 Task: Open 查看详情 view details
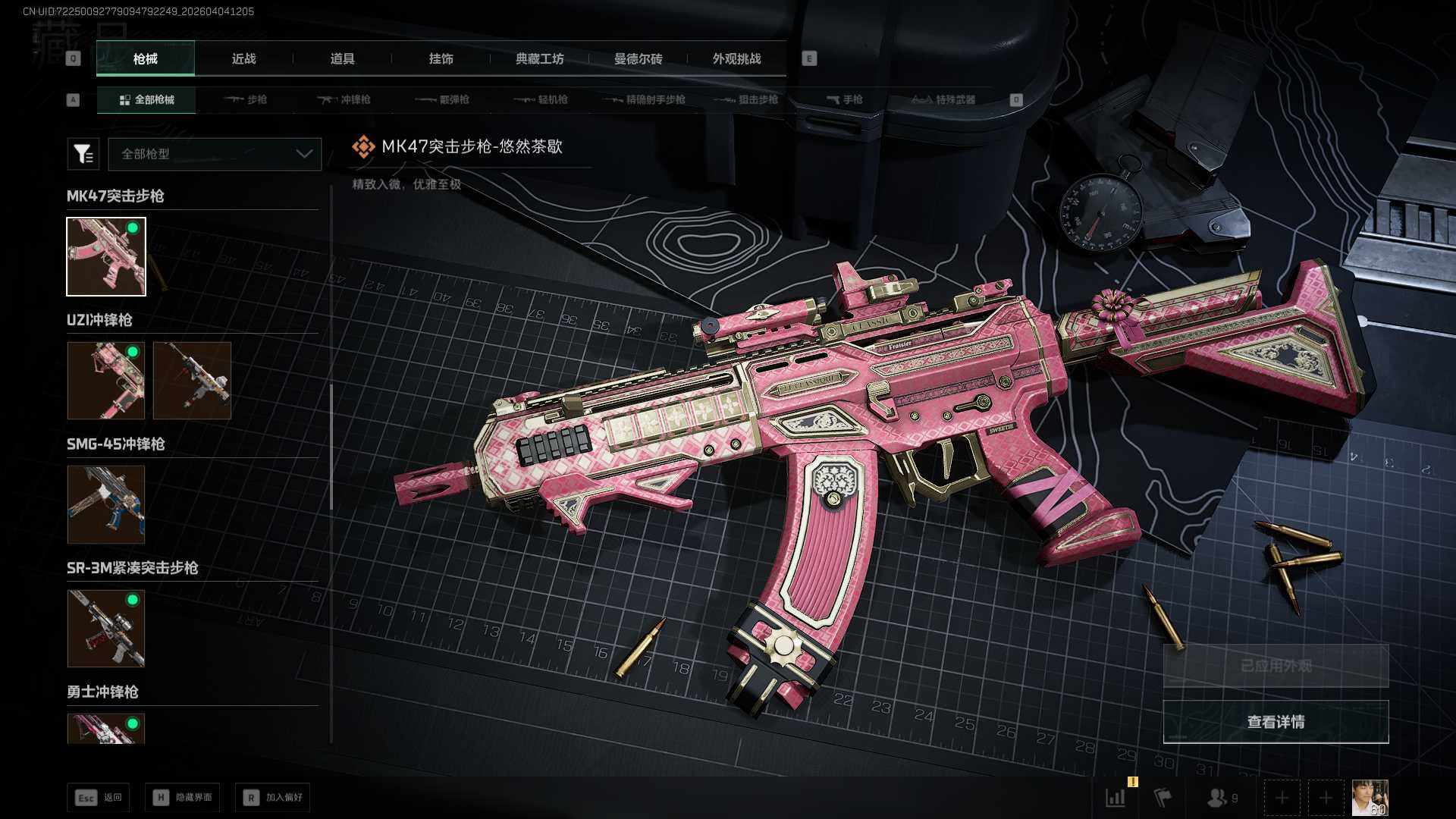[x=1276, y=722]
